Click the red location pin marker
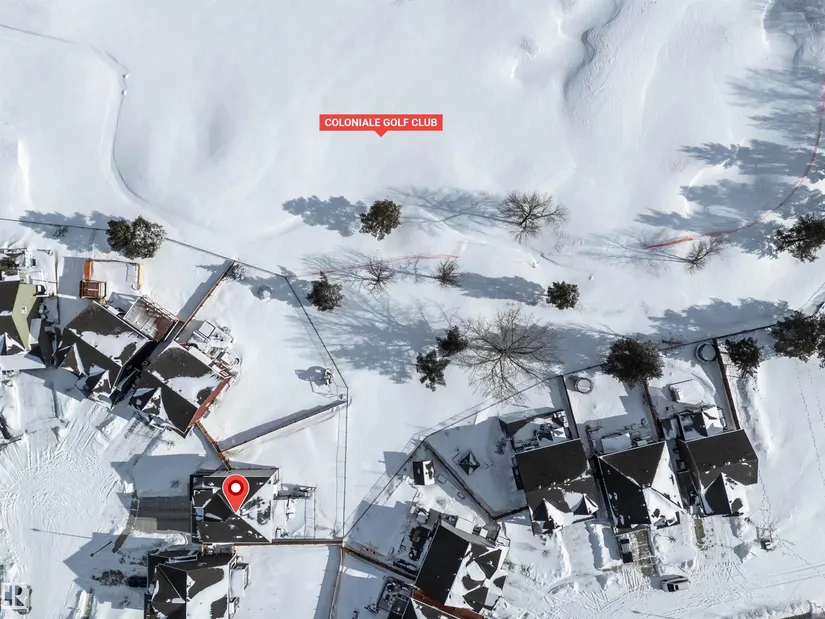 point(235,491)
